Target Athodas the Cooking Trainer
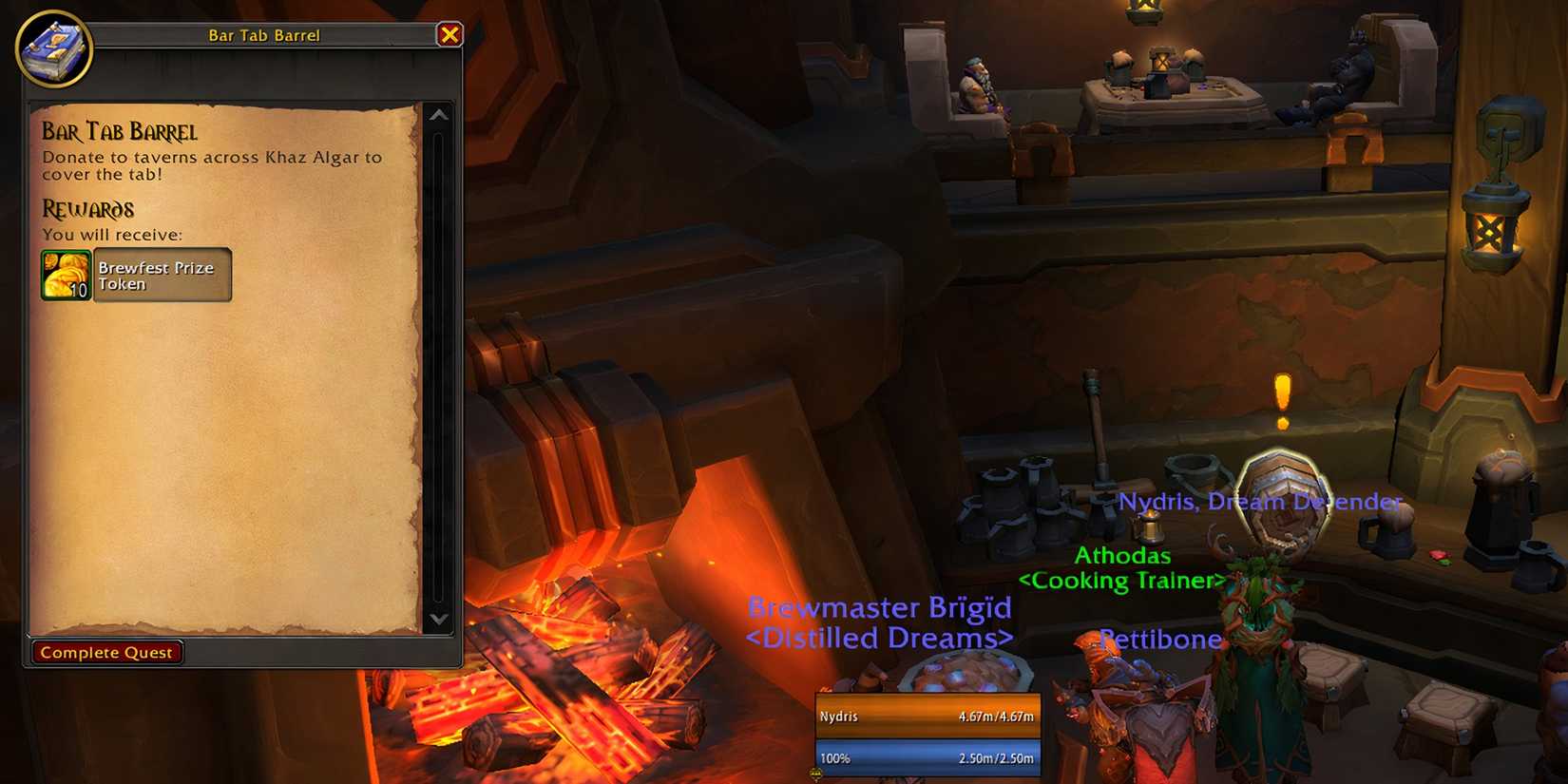The height and width of the screenshot is (784, 1568). 1122,568
